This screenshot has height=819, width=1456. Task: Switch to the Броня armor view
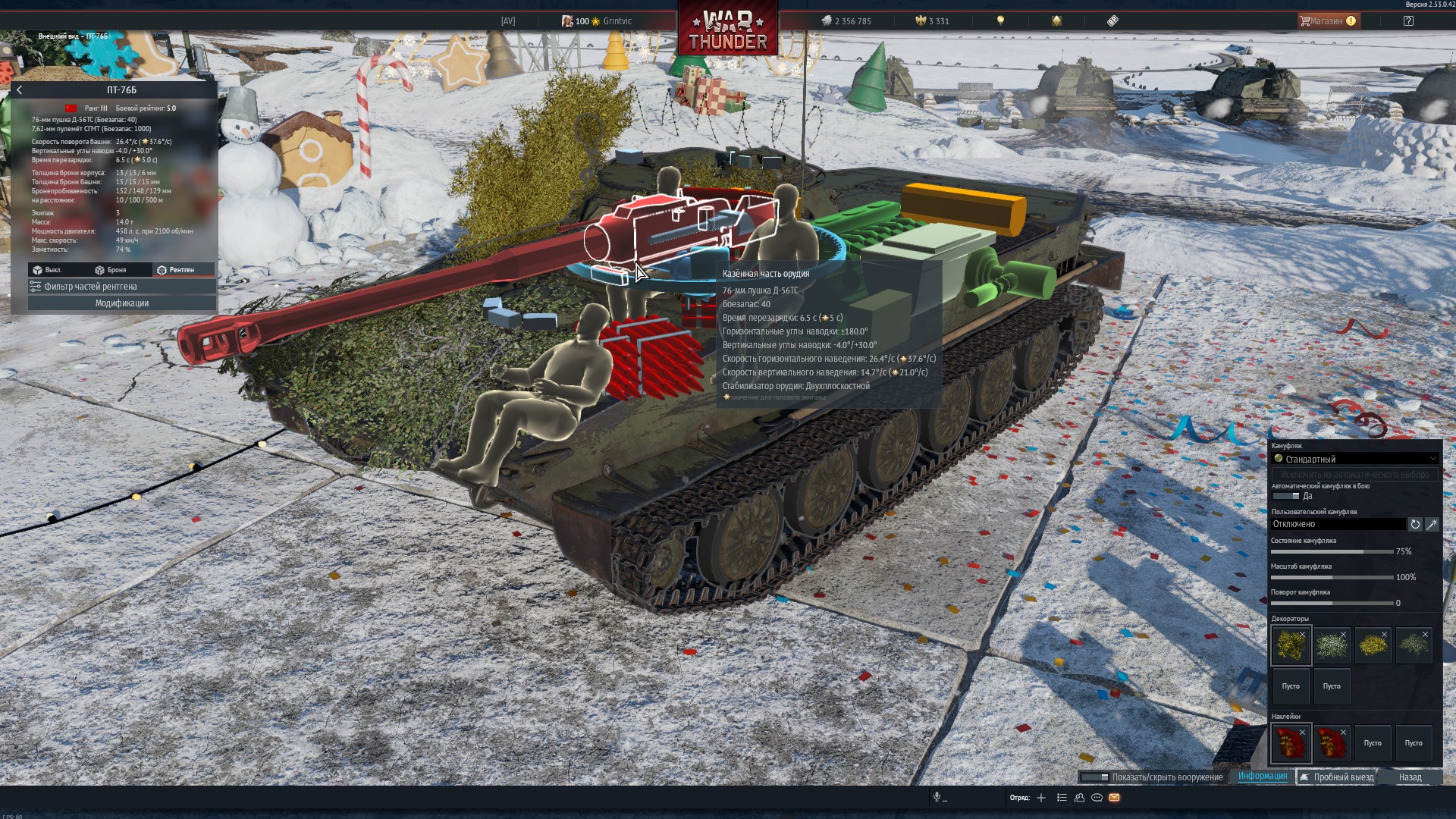111,270
